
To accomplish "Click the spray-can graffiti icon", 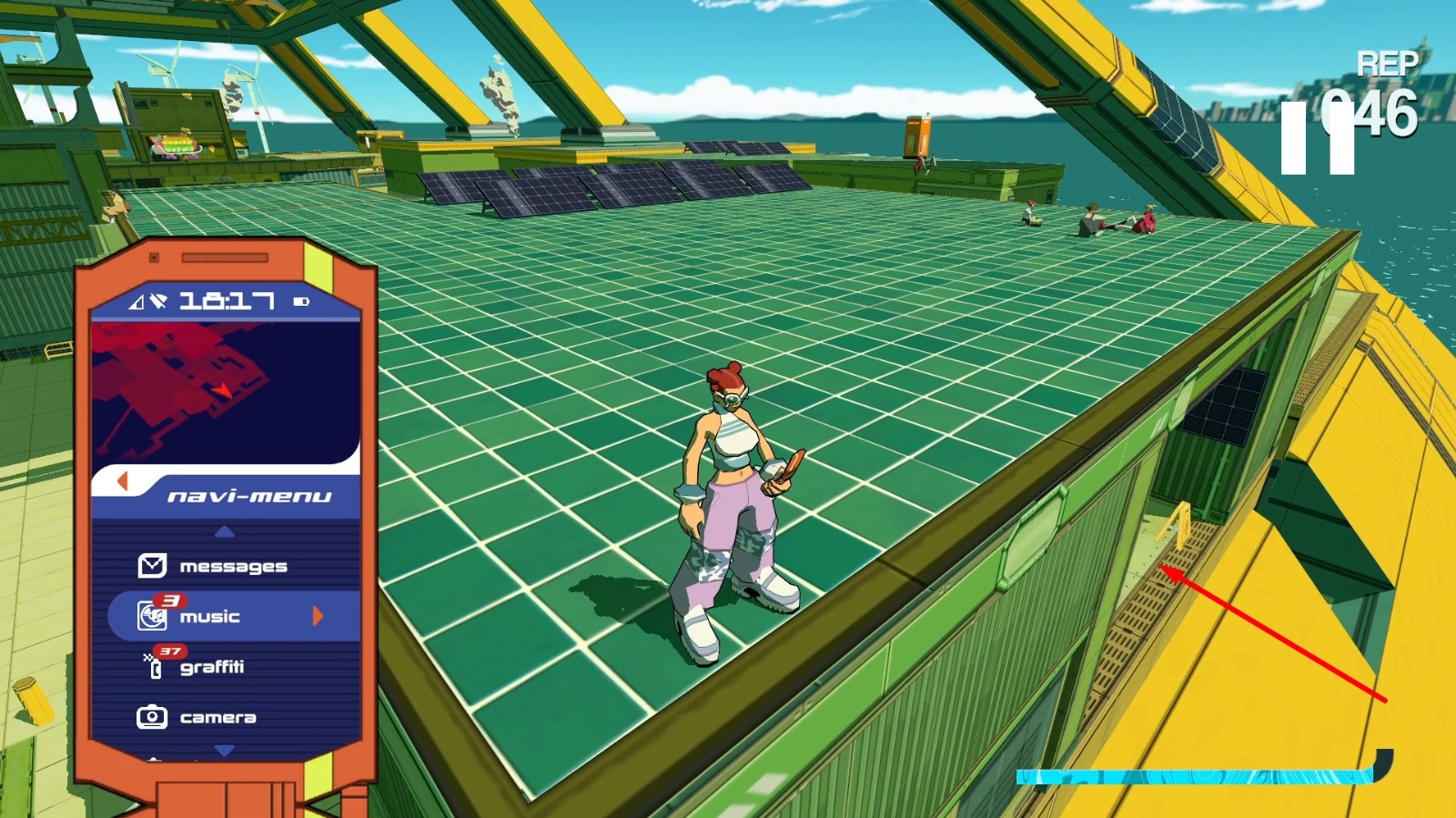I will click(157, 666).
